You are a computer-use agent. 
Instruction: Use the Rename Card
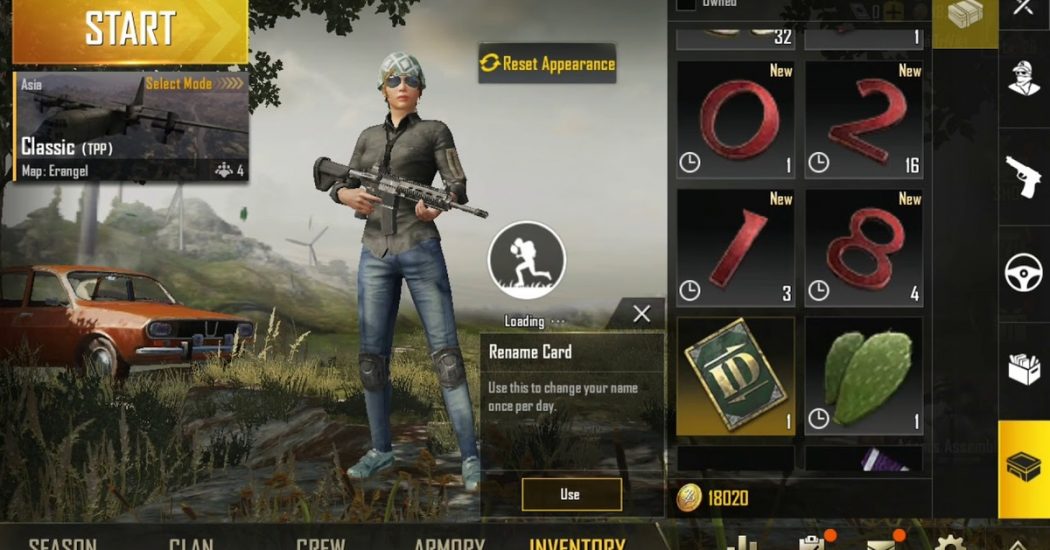(x=571, y=494)
